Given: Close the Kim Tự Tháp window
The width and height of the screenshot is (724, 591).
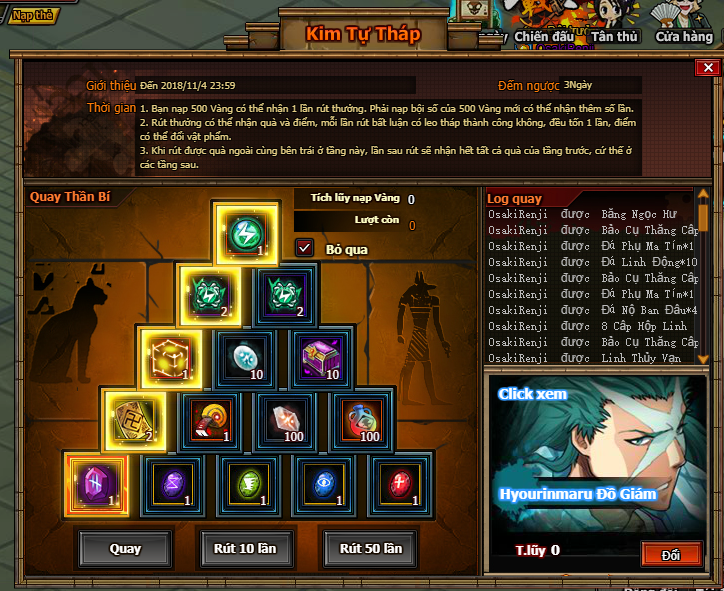Looking at the screenshot, I should click(x=707, y=68).
